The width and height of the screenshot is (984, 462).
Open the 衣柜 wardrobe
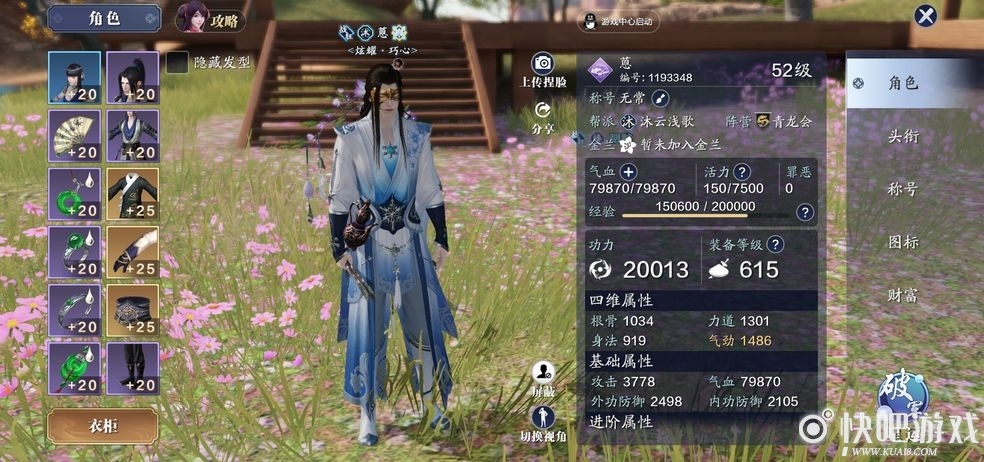tap(102, 425)
